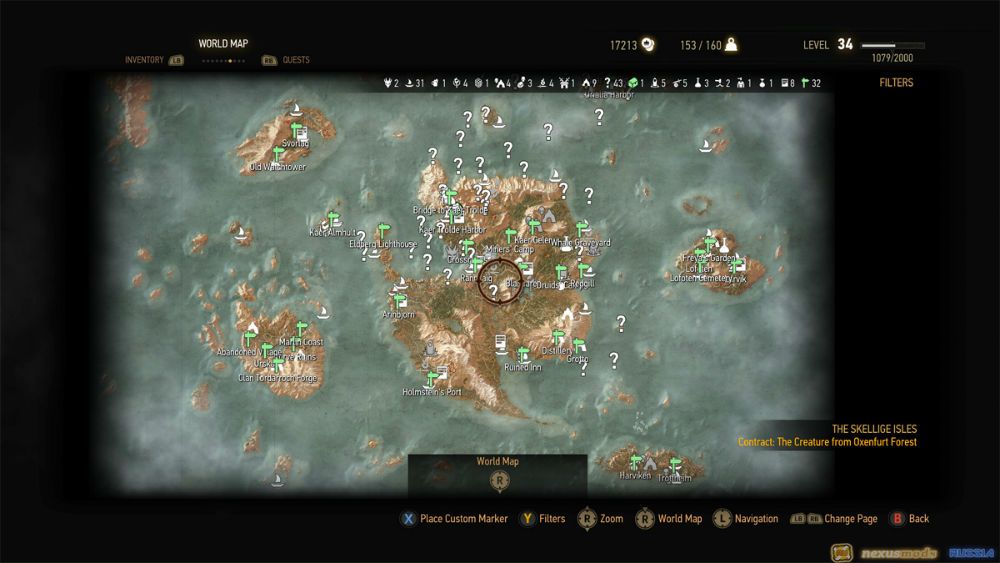
Task: Switch to the Inventory page
Action: [144, 60]
